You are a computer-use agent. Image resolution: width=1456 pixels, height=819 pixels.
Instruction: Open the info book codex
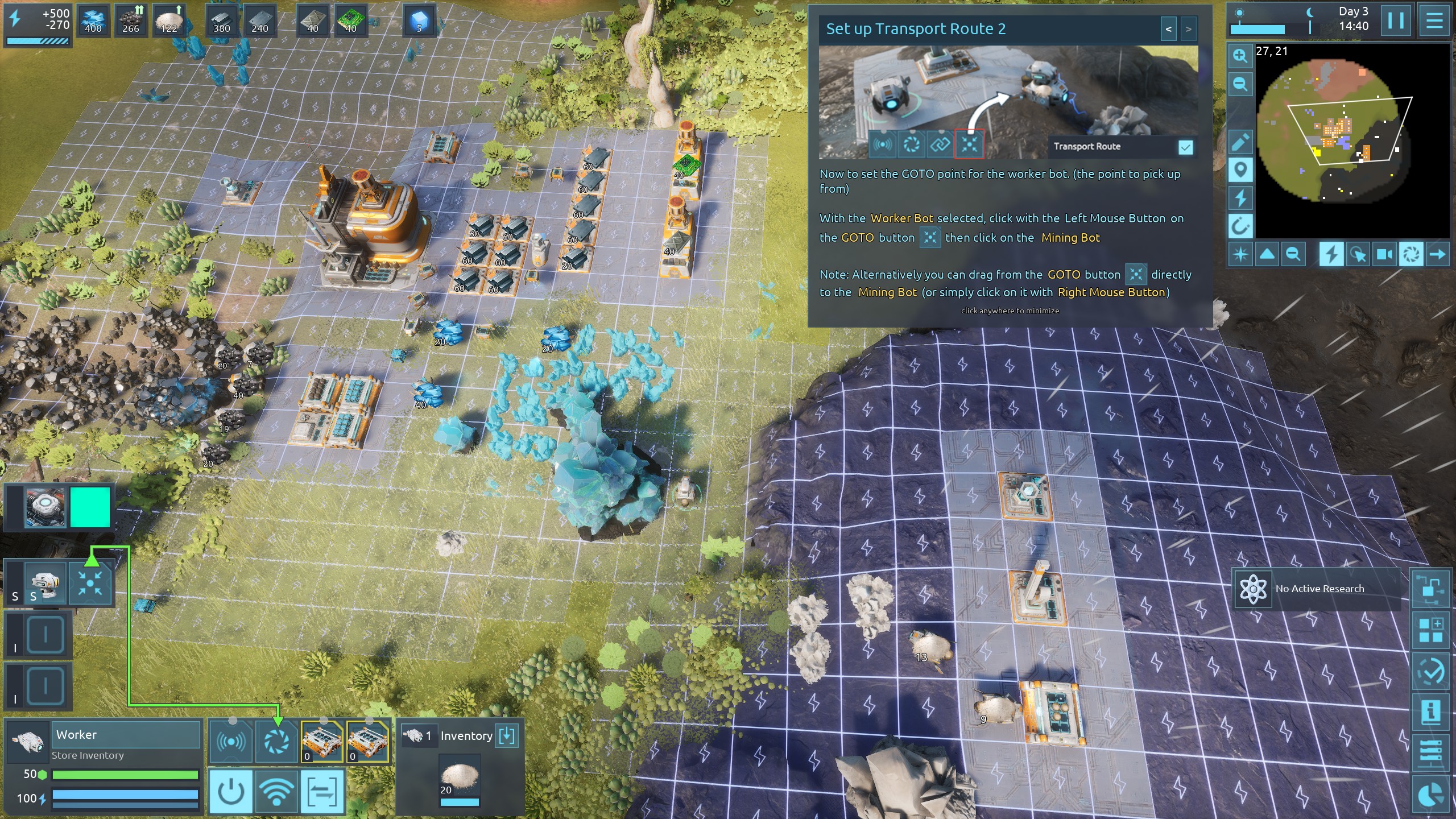[1430, 712]
